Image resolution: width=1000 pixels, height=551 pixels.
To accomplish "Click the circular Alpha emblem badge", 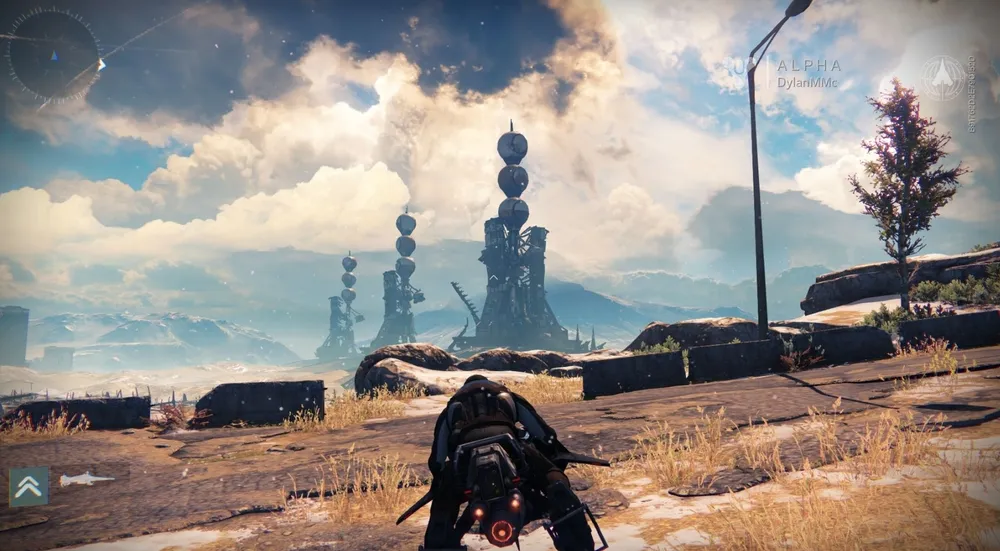I will coord(942,77).
